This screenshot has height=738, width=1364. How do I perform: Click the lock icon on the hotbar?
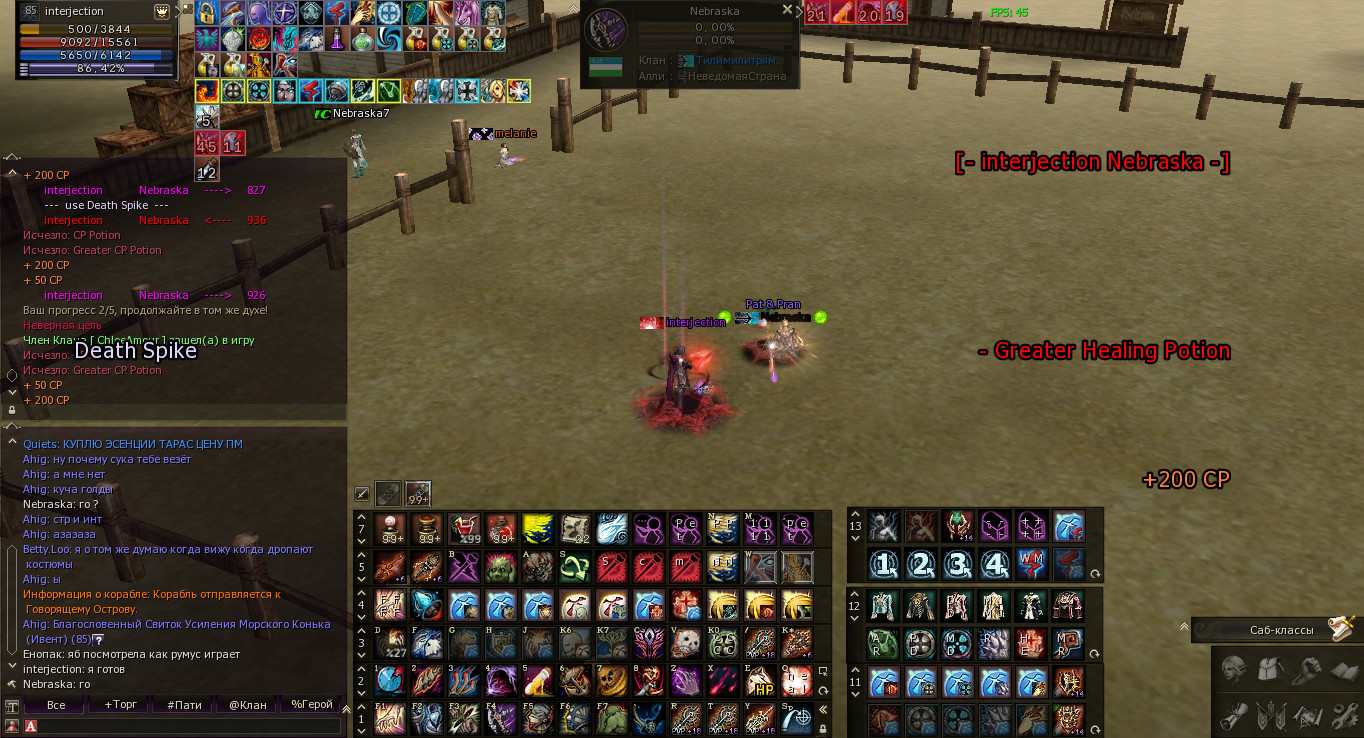point(823,729)
